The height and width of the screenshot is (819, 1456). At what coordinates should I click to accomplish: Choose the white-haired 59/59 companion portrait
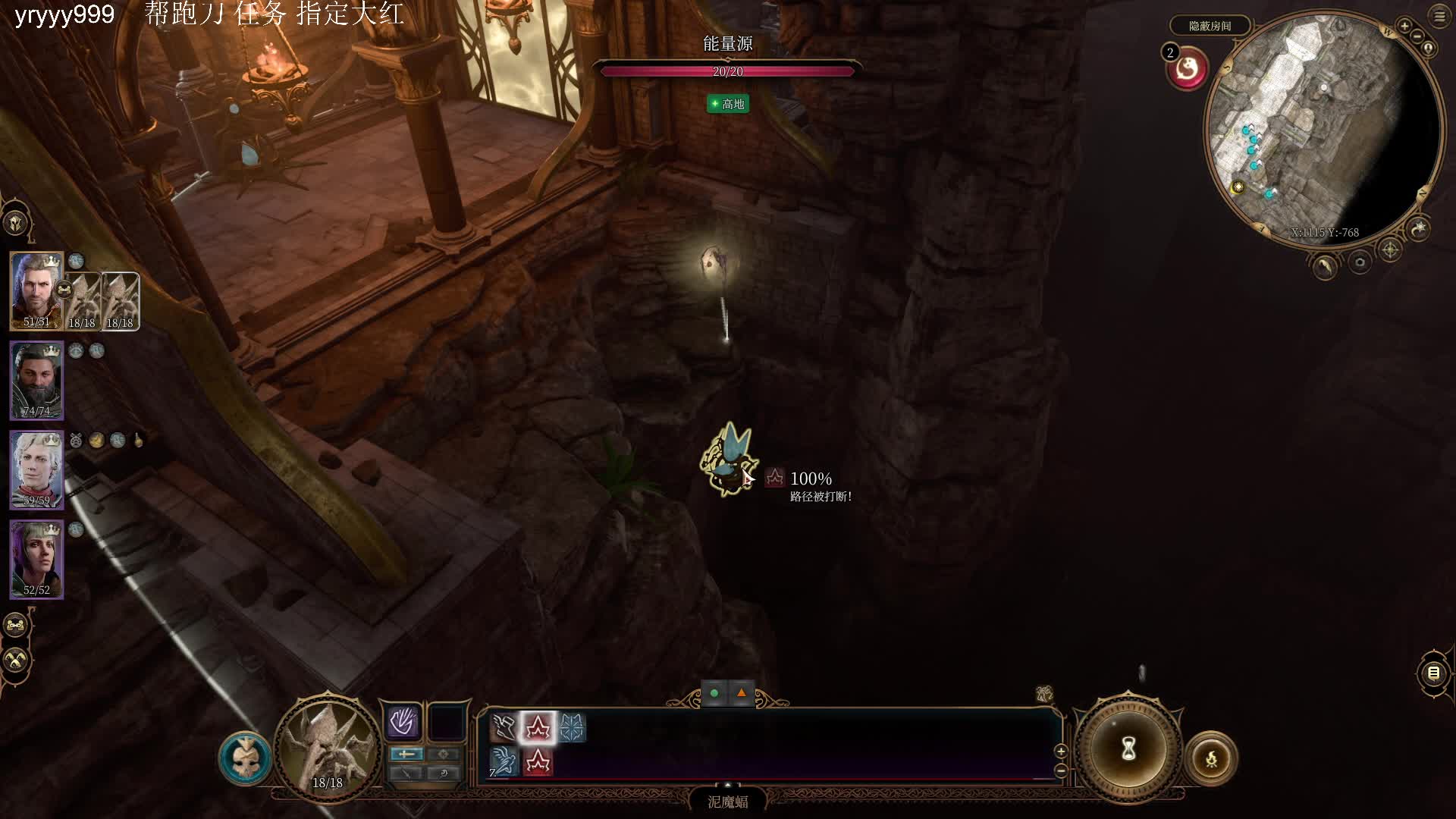click(x=36, y=469)
